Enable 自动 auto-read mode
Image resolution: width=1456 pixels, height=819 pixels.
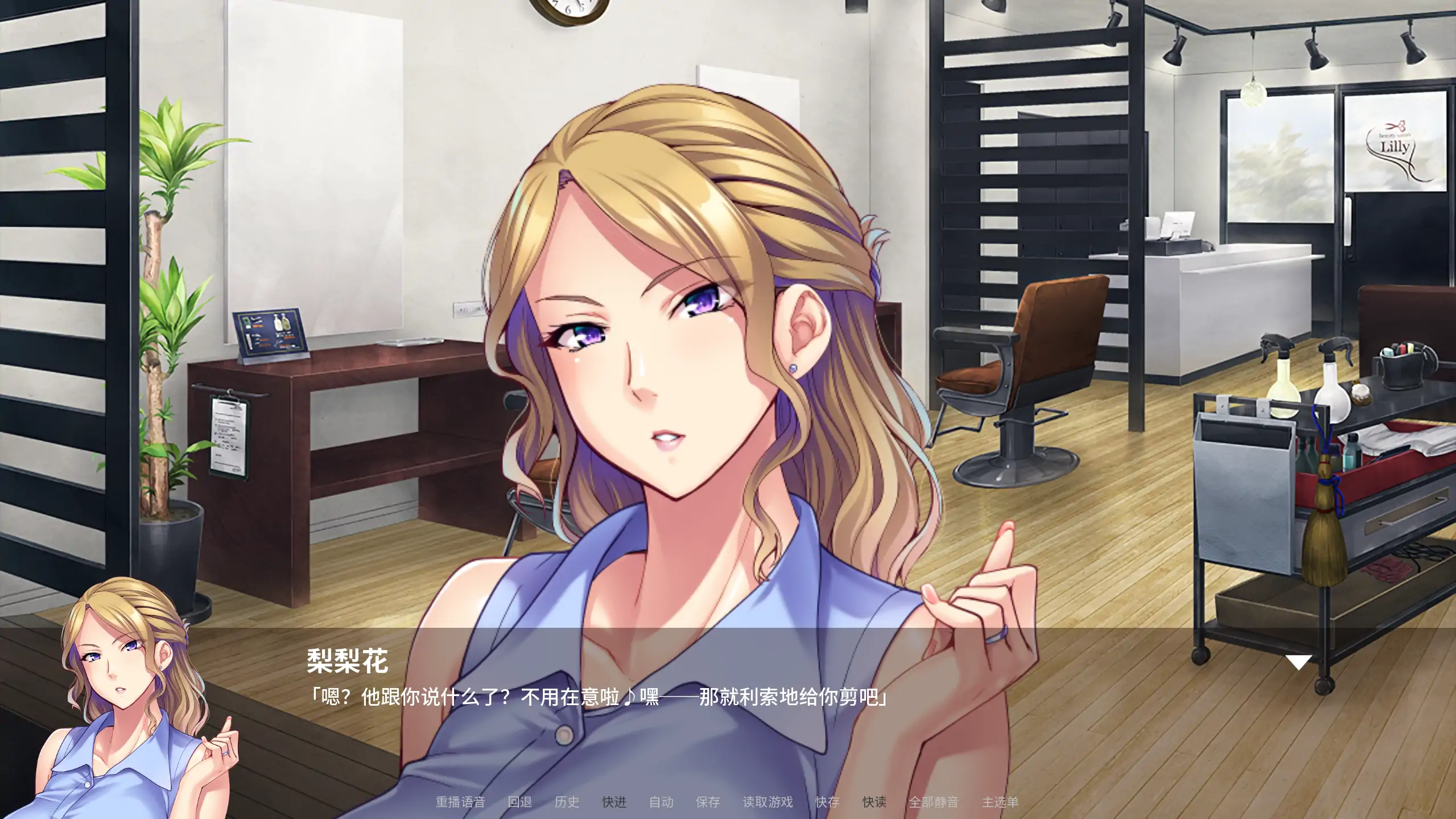pos(661,802)
